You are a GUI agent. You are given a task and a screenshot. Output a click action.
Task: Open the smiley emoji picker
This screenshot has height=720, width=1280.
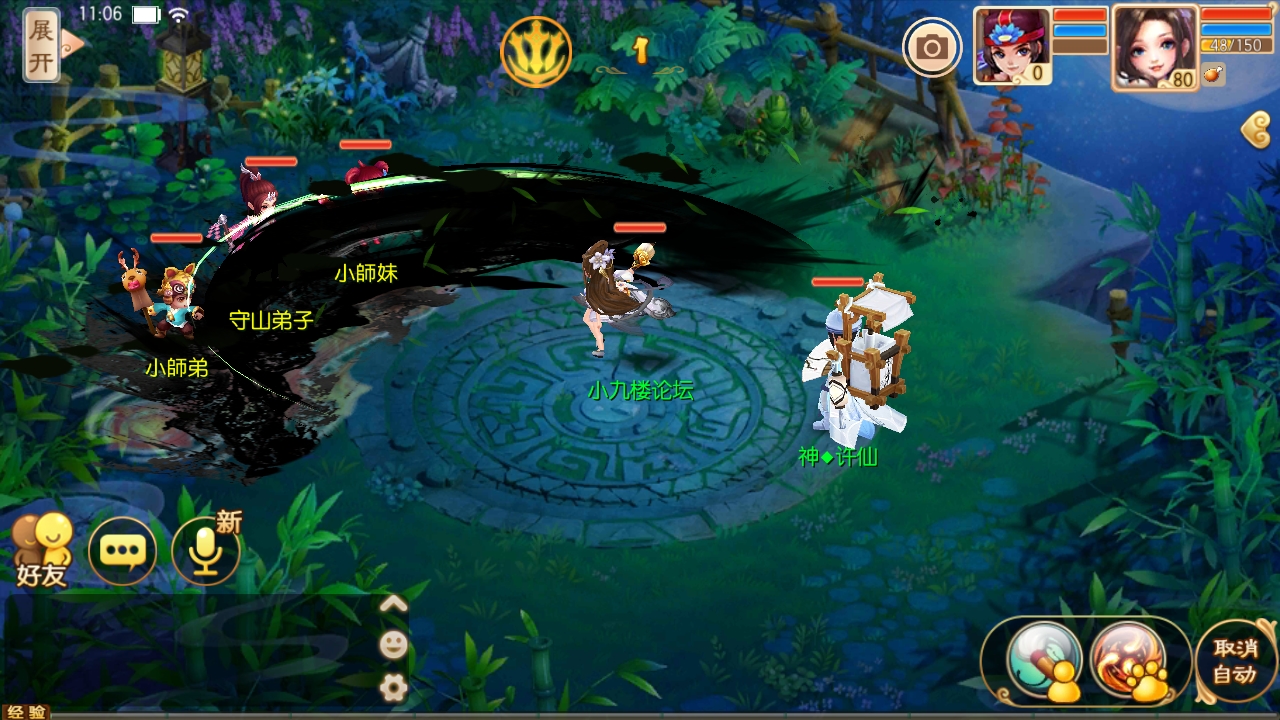pos(393,644)
